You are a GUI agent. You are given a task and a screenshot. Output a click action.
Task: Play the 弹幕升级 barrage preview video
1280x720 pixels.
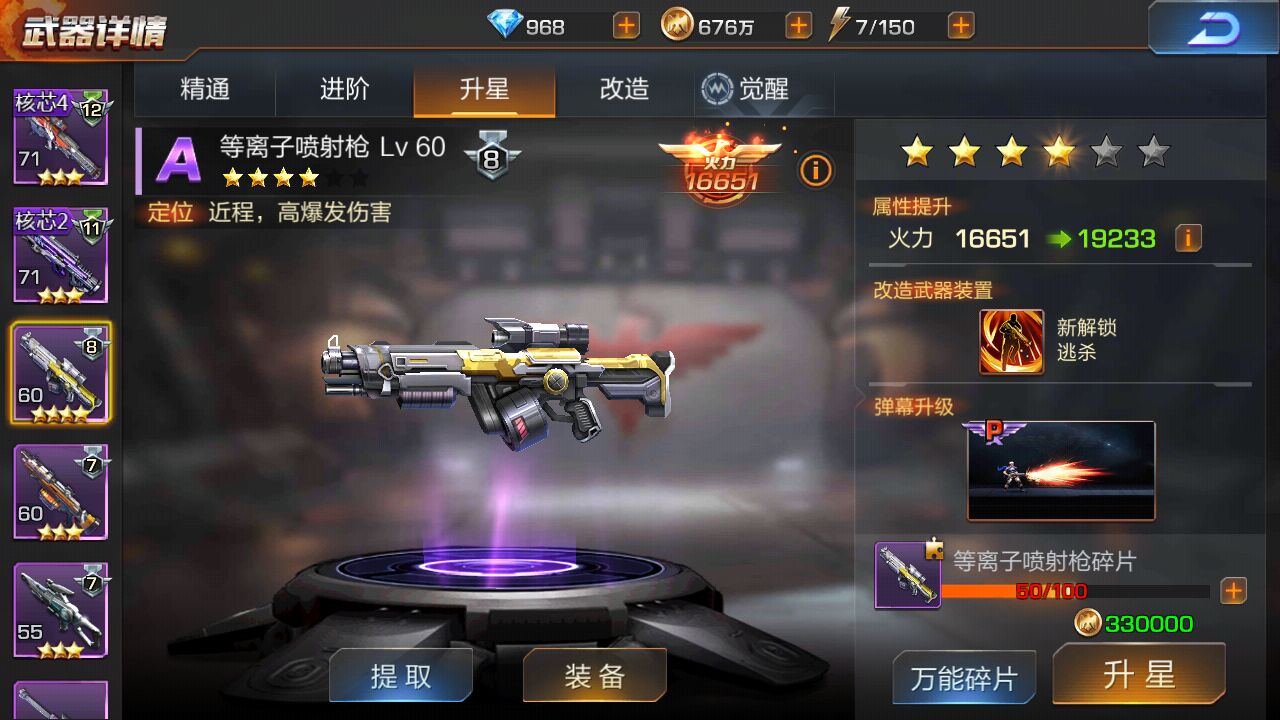point(1060,470)
